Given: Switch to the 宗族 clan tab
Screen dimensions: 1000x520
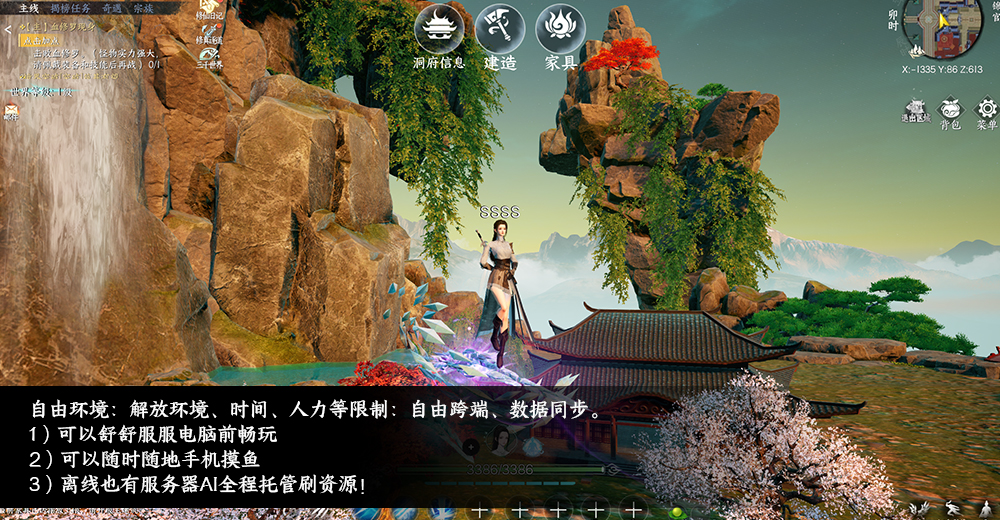Looking at the screenshot, I should point(143,8).
